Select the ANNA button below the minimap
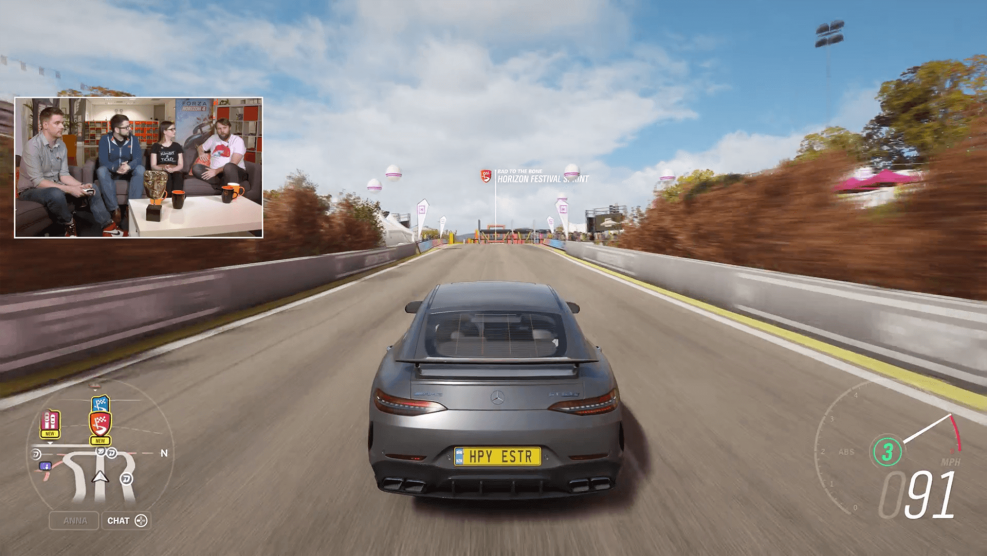The height and width of the screenshot is (556, 987). point(74,521)
